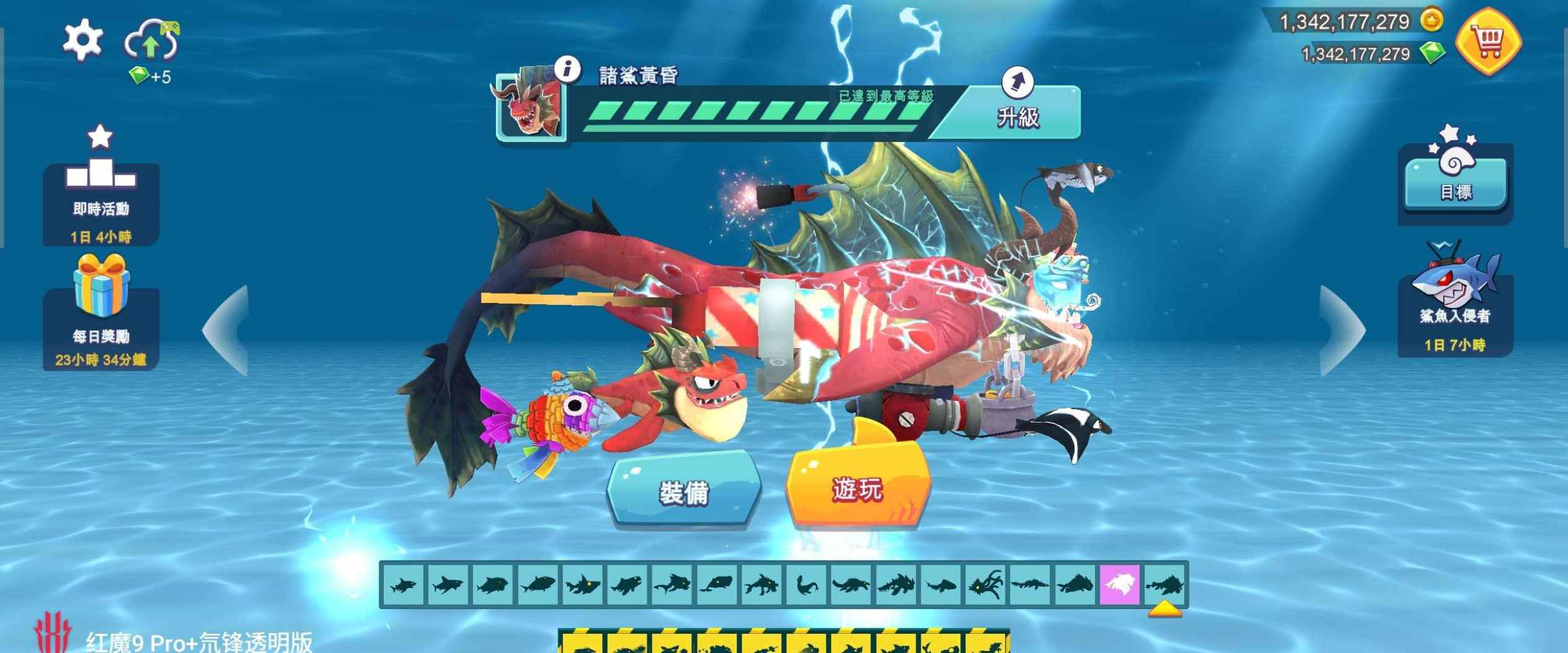Open the 裝備 equipment menu
This screenshot has height=653, width=1568.
tap(683, 491)
